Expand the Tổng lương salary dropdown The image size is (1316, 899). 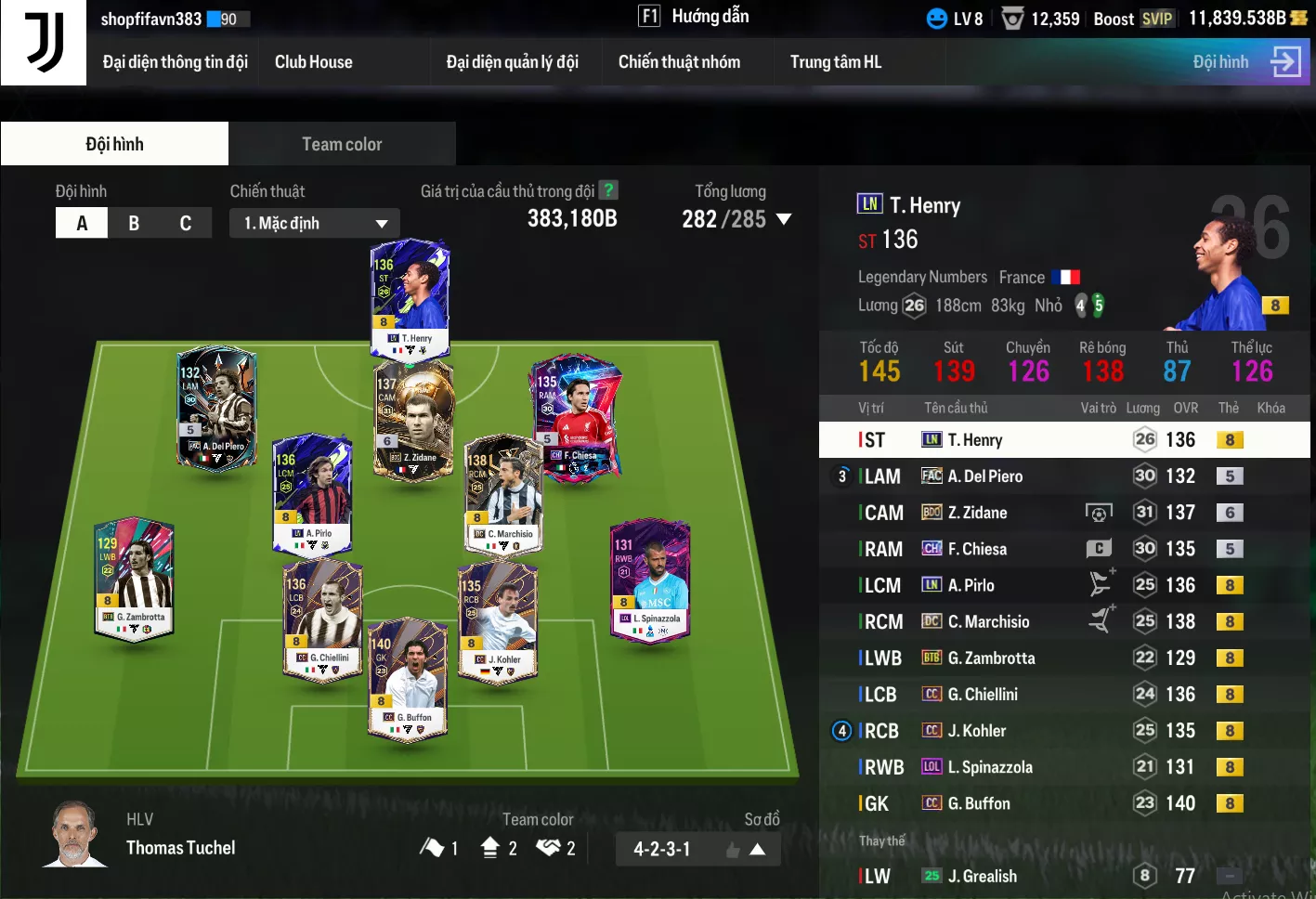coord(783,219)
